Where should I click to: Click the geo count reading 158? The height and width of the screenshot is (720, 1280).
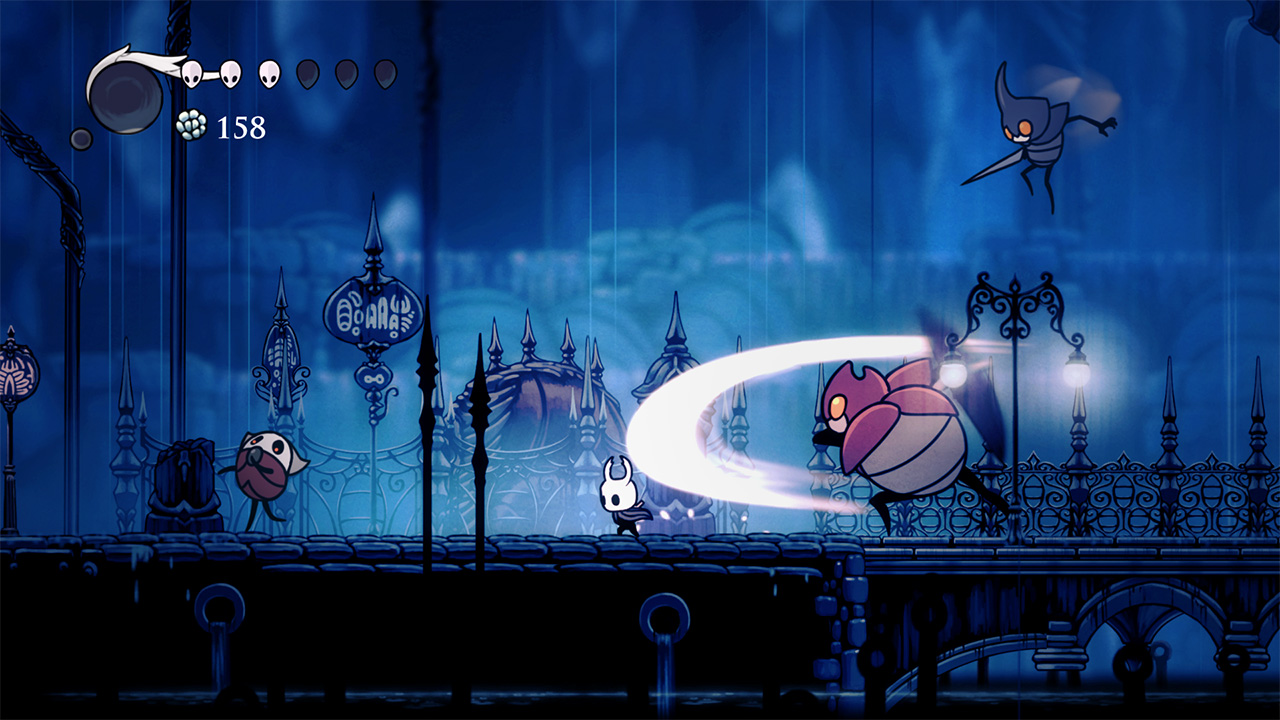pos(240,128)
